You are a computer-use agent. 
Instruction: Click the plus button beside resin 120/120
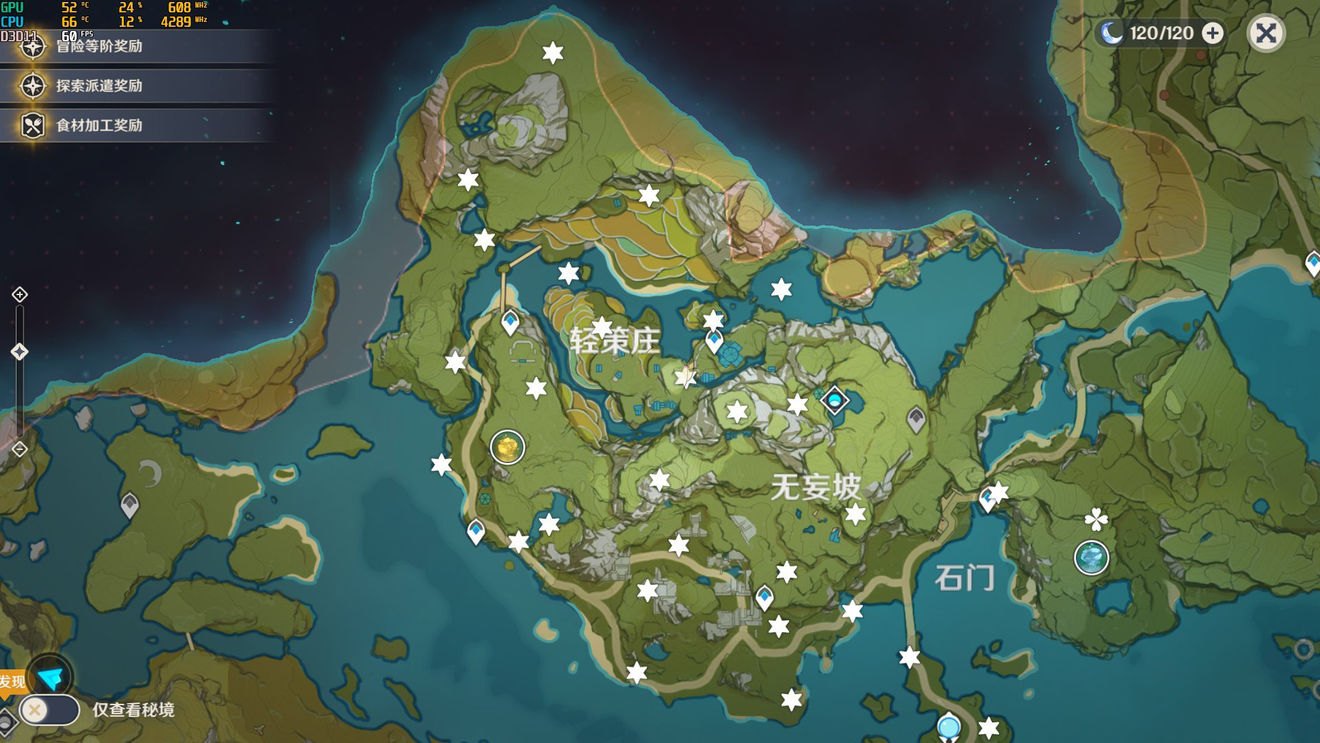point(1212,33)
